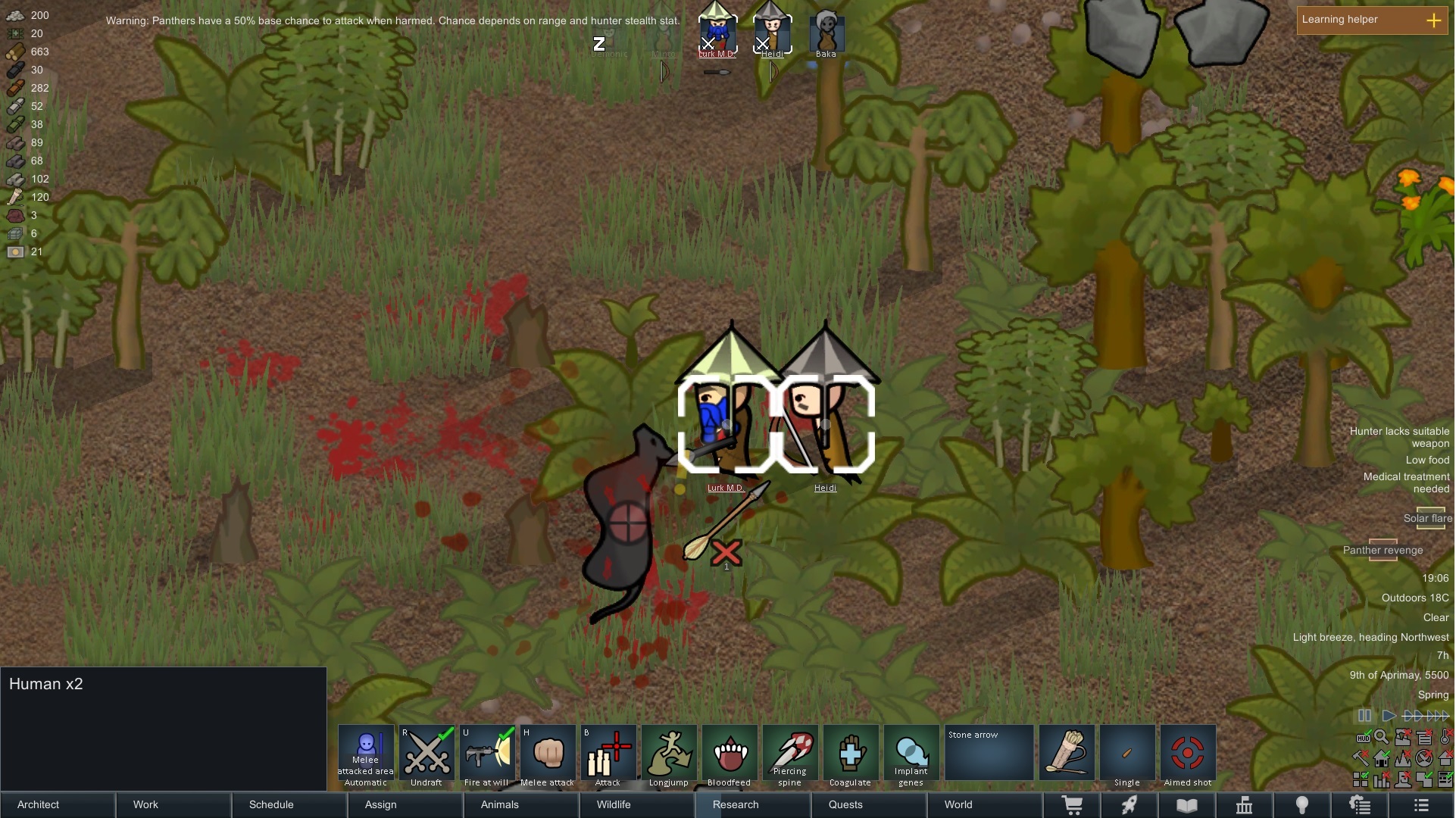The height and width of the screenshot is (818, 1456).
Task: Trigger the Piercing spine ability
Action: tap(790, 755)
